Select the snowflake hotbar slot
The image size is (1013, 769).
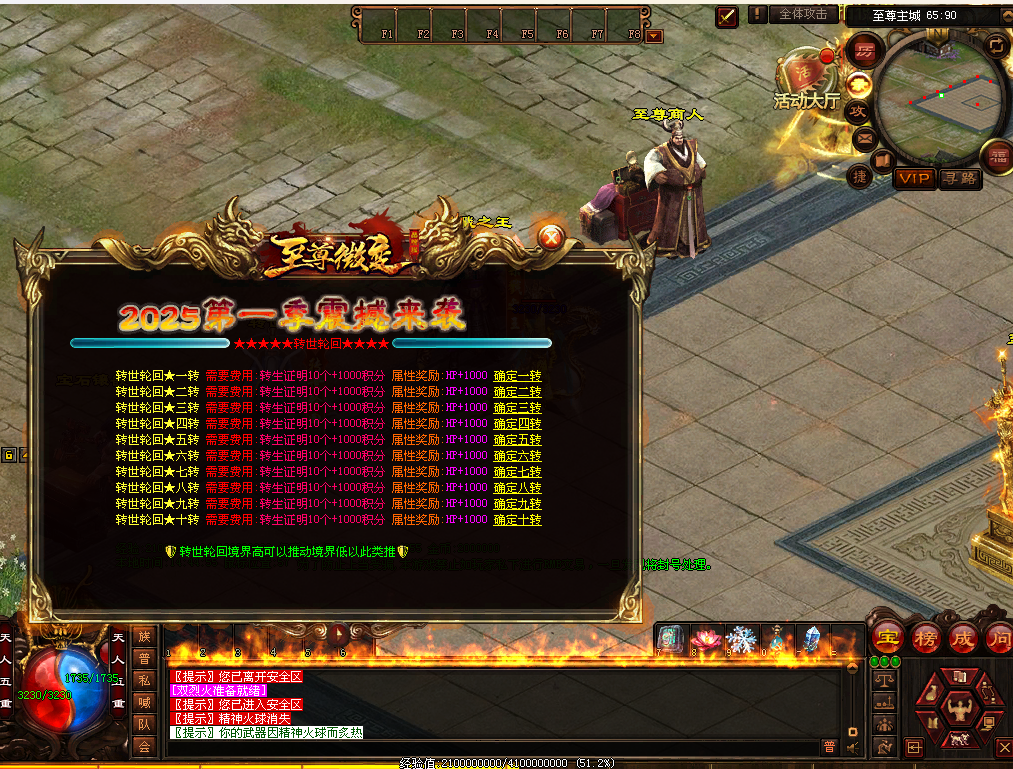tap(741, 638)
